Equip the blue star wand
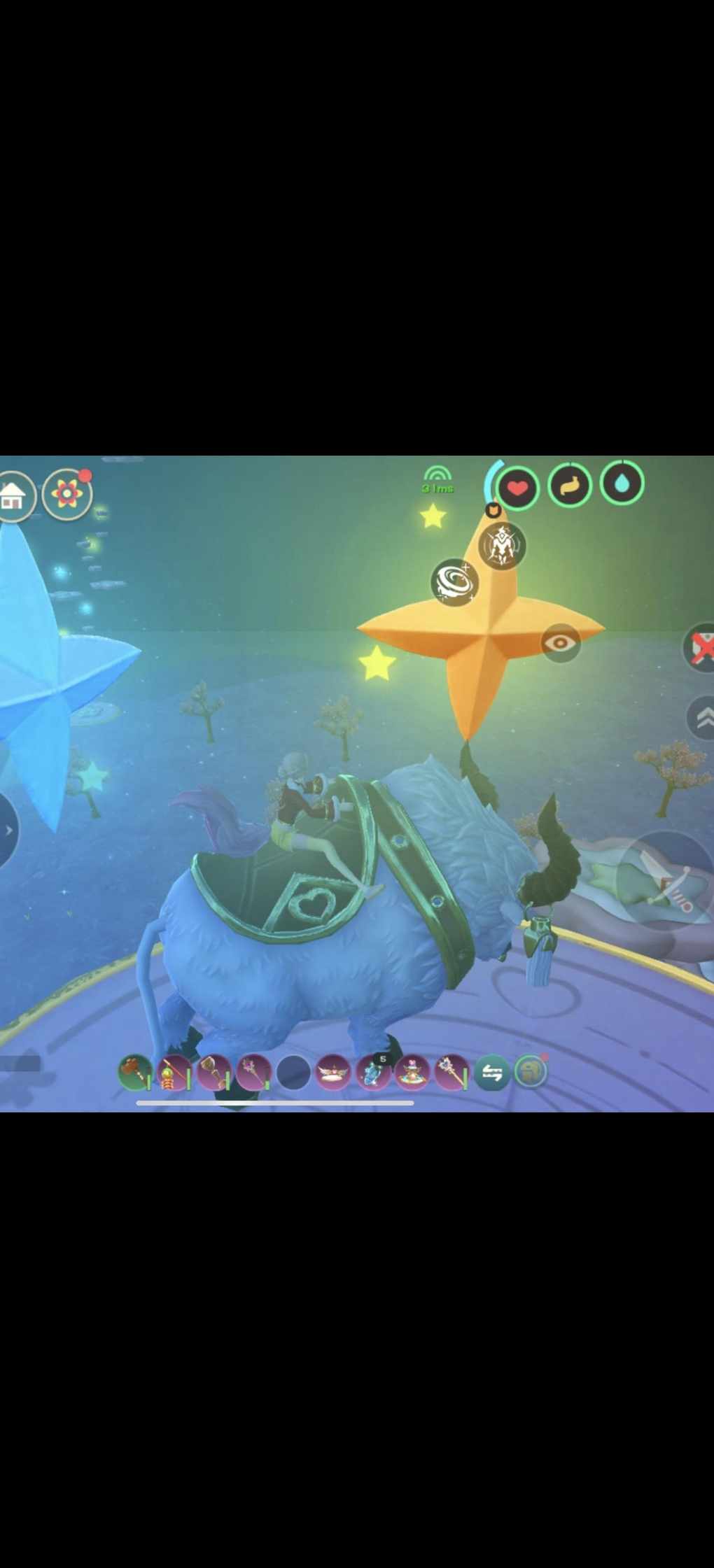 point(451,1073)
